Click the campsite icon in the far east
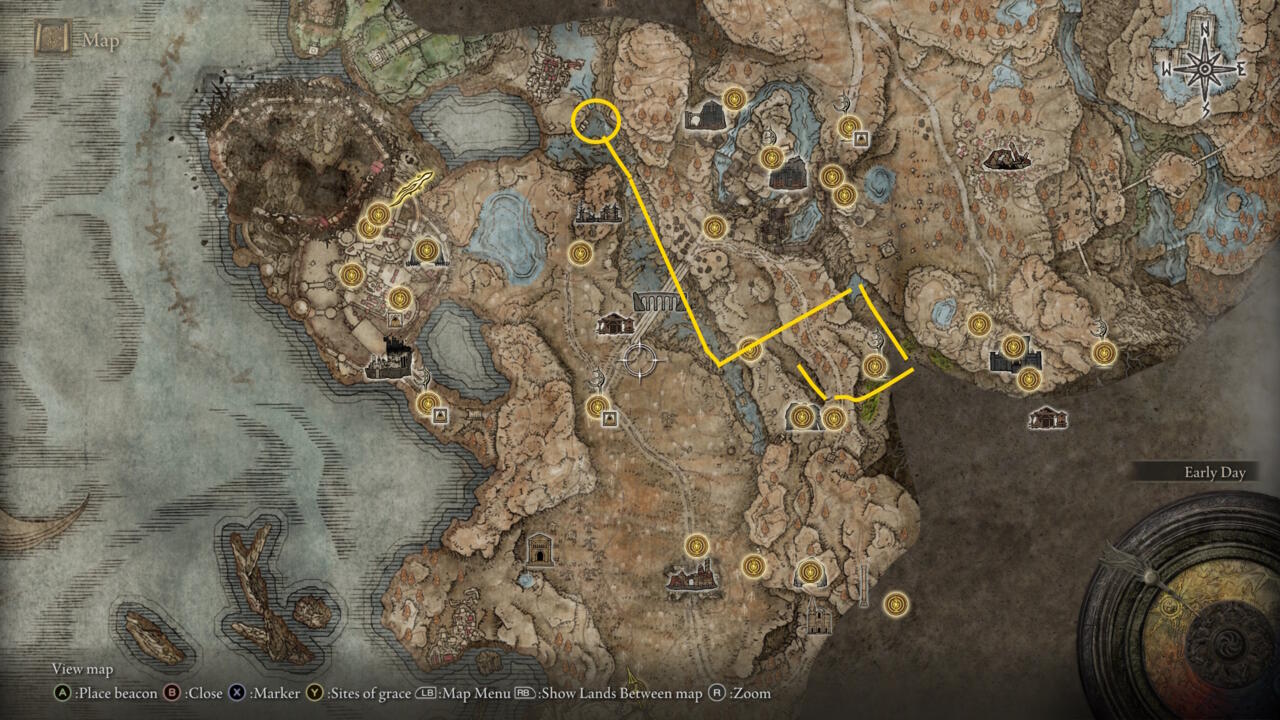The height and width of the screenshot is (720, 1280). [x=1008, y=158]
